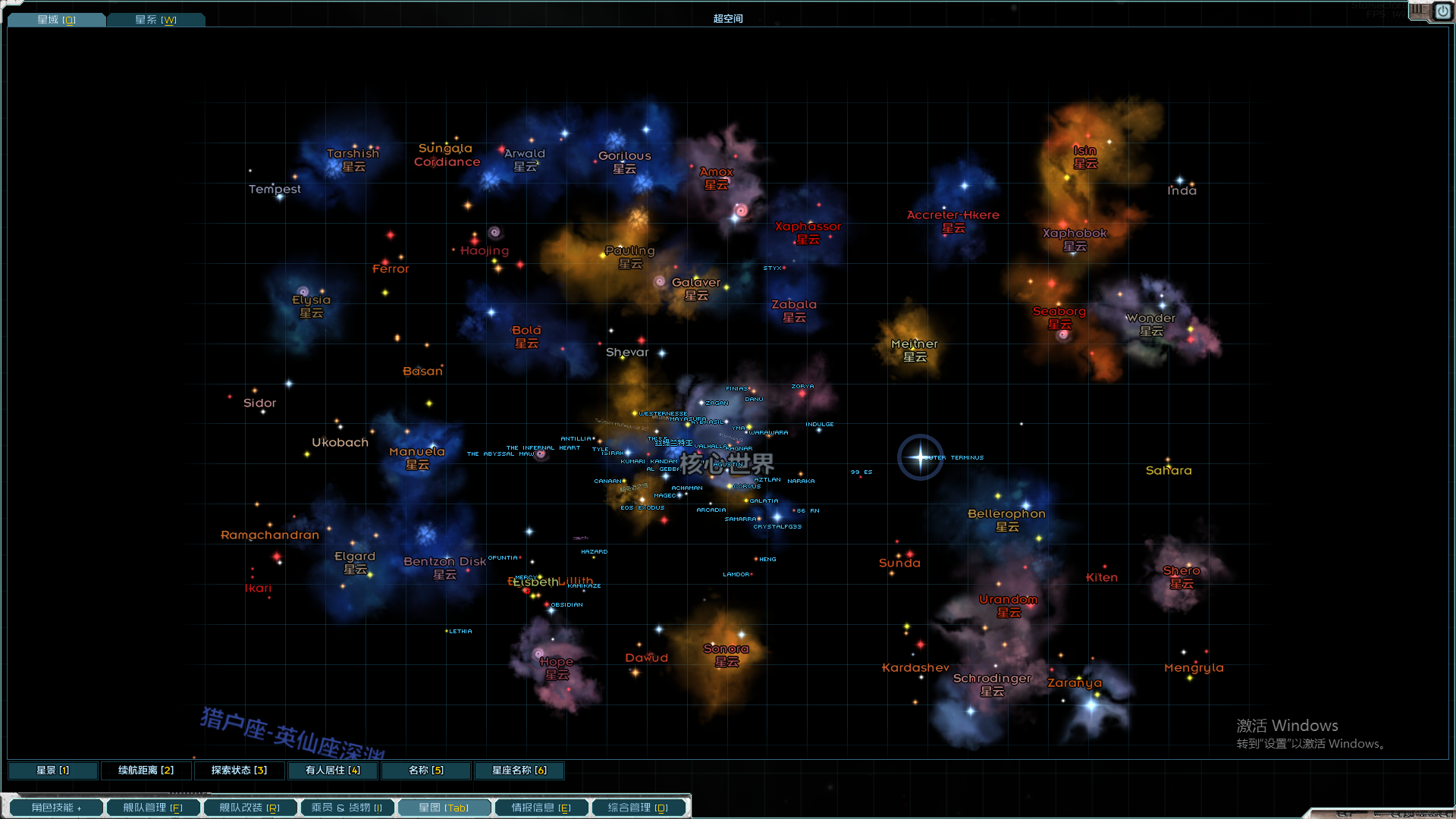Select the Outer Terminus crosshair marker

(x=920, y=457)
